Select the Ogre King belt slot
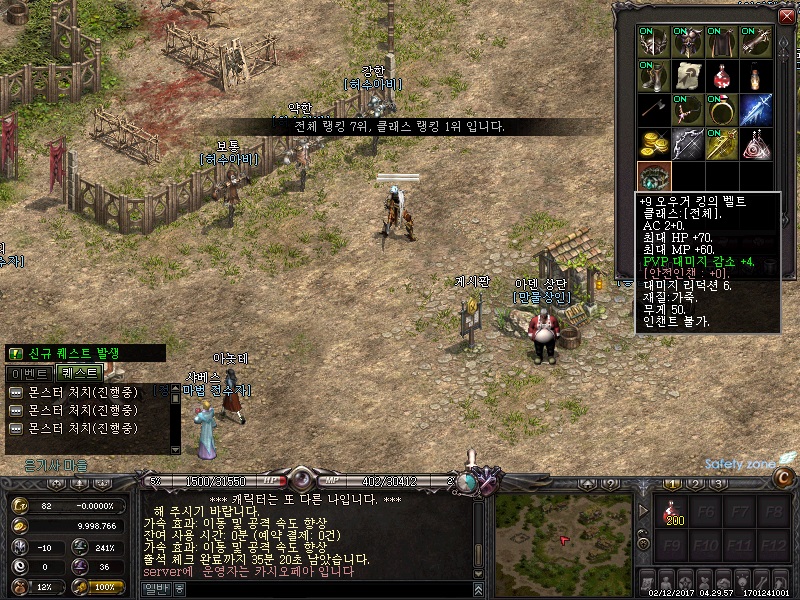 (655, 178)
